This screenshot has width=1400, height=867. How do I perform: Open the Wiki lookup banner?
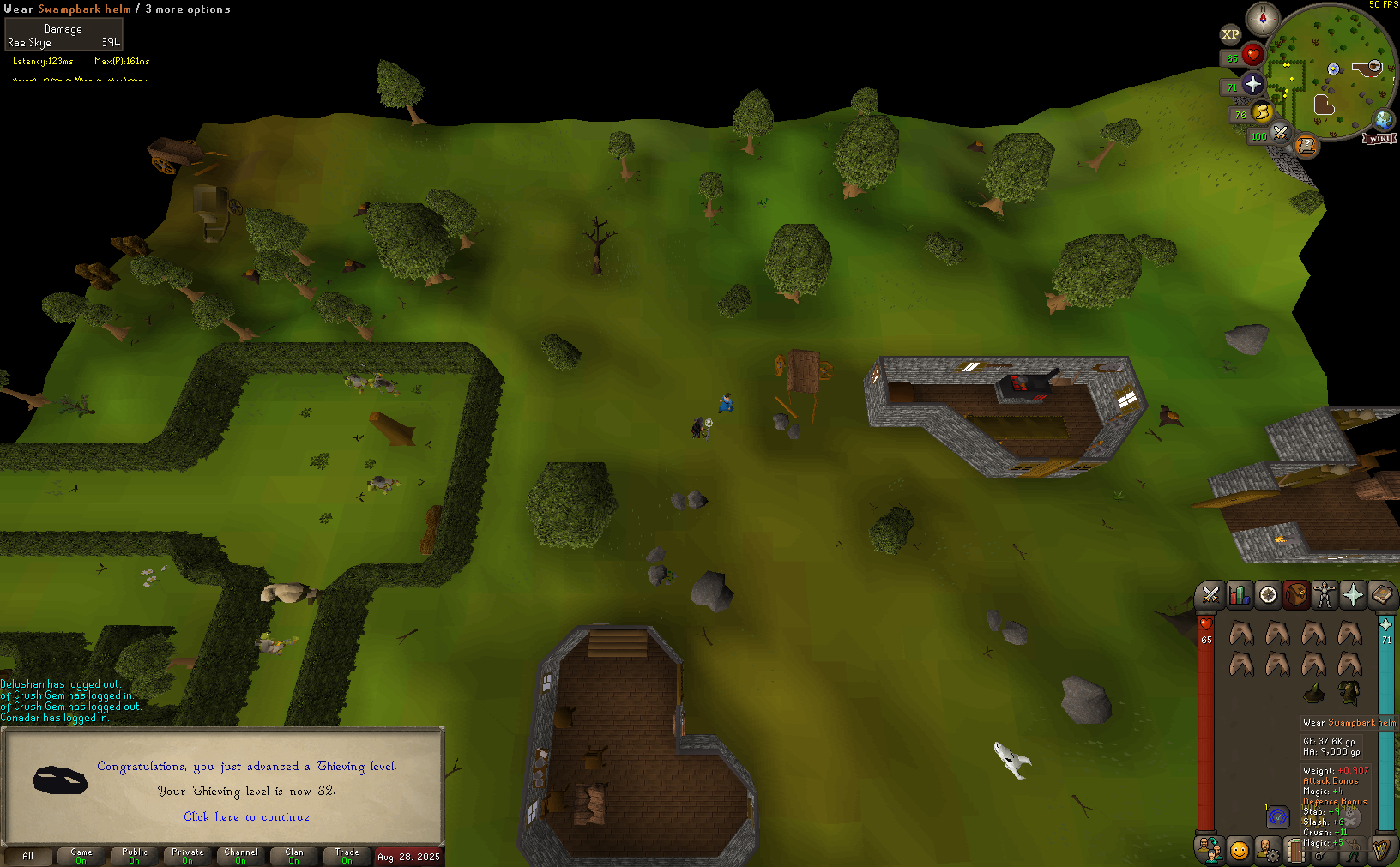[x=1379, y=139]
